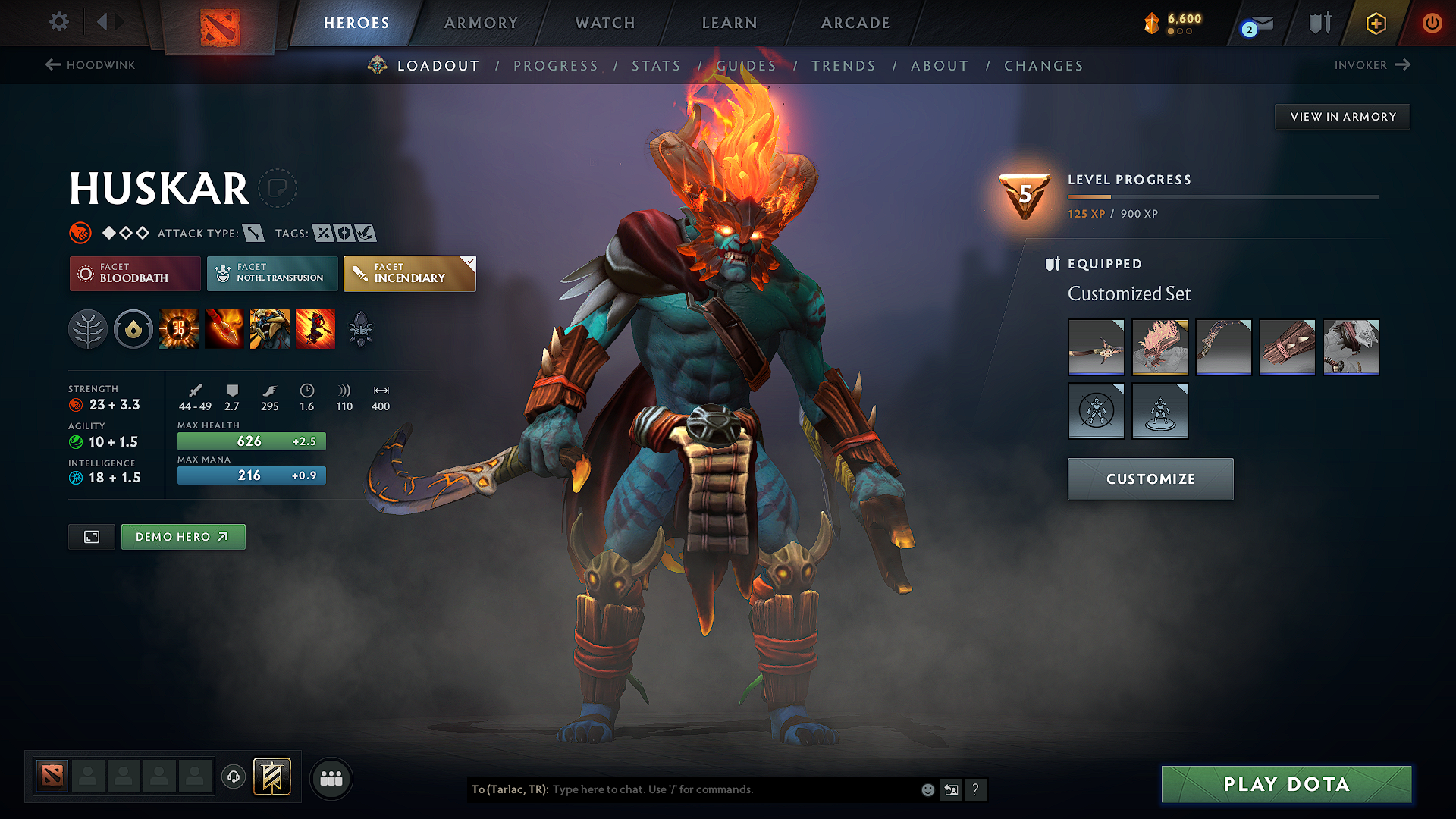Click View in Armory button

tap(1342, 117)
